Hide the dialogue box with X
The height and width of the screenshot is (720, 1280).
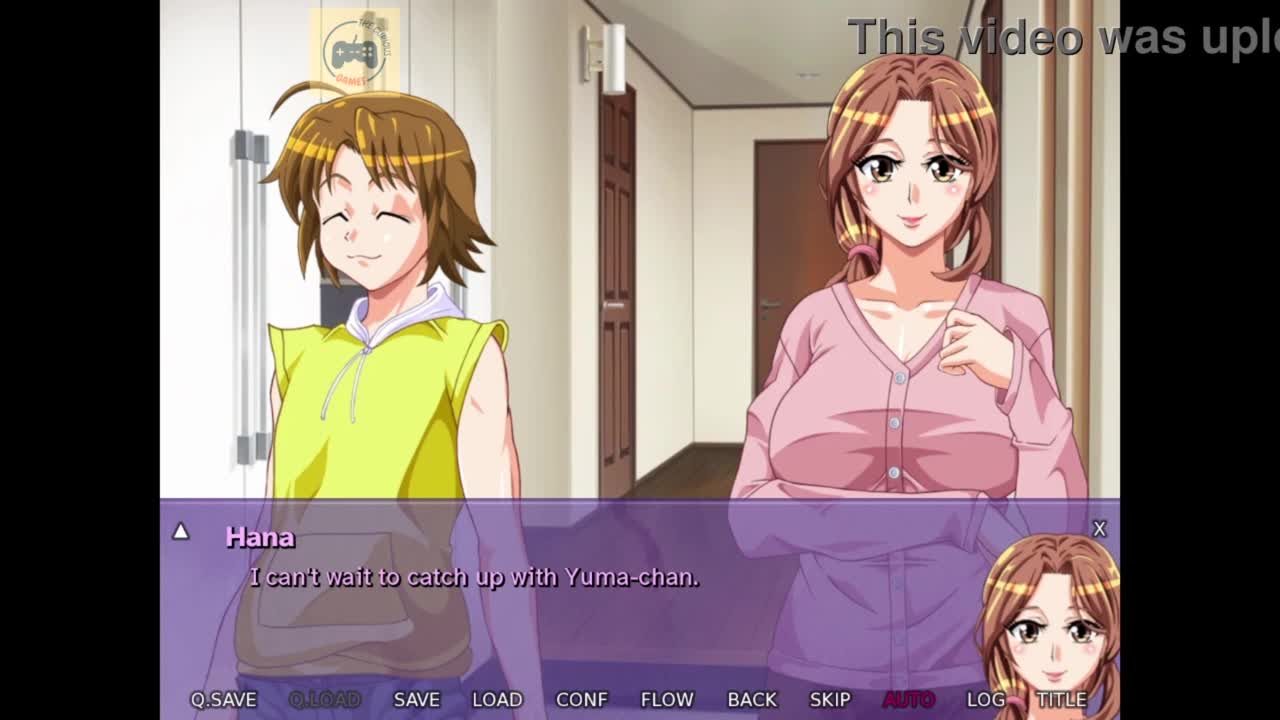pos(1099,529)
